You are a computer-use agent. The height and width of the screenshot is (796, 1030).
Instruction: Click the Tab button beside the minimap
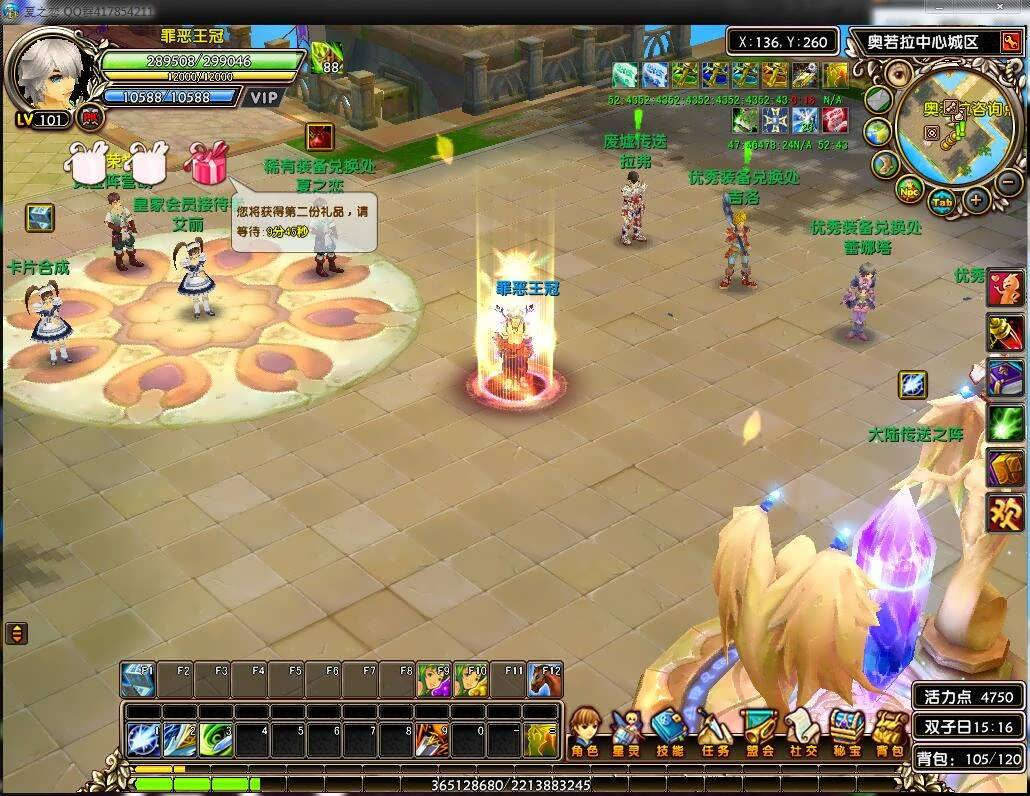(x=941, y=200)
